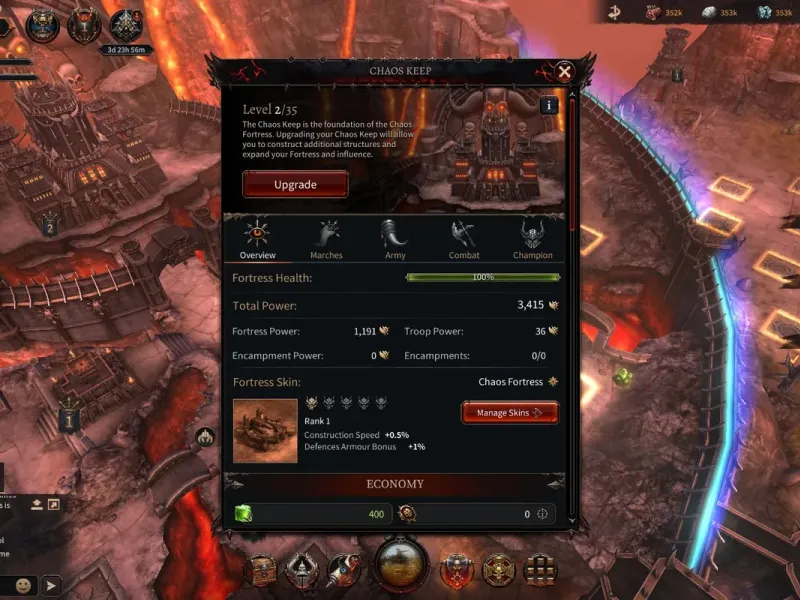800x600 pixels.
Task: Show the Champion tab
Action: (532, 240)
